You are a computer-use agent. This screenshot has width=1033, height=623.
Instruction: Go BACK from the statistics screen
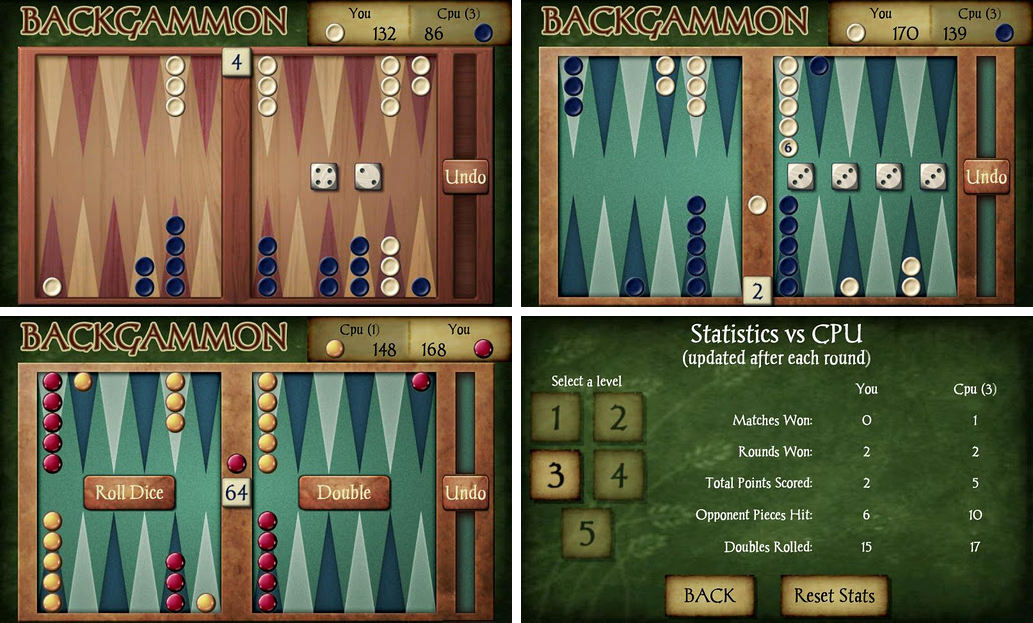(x=709, y=595)
